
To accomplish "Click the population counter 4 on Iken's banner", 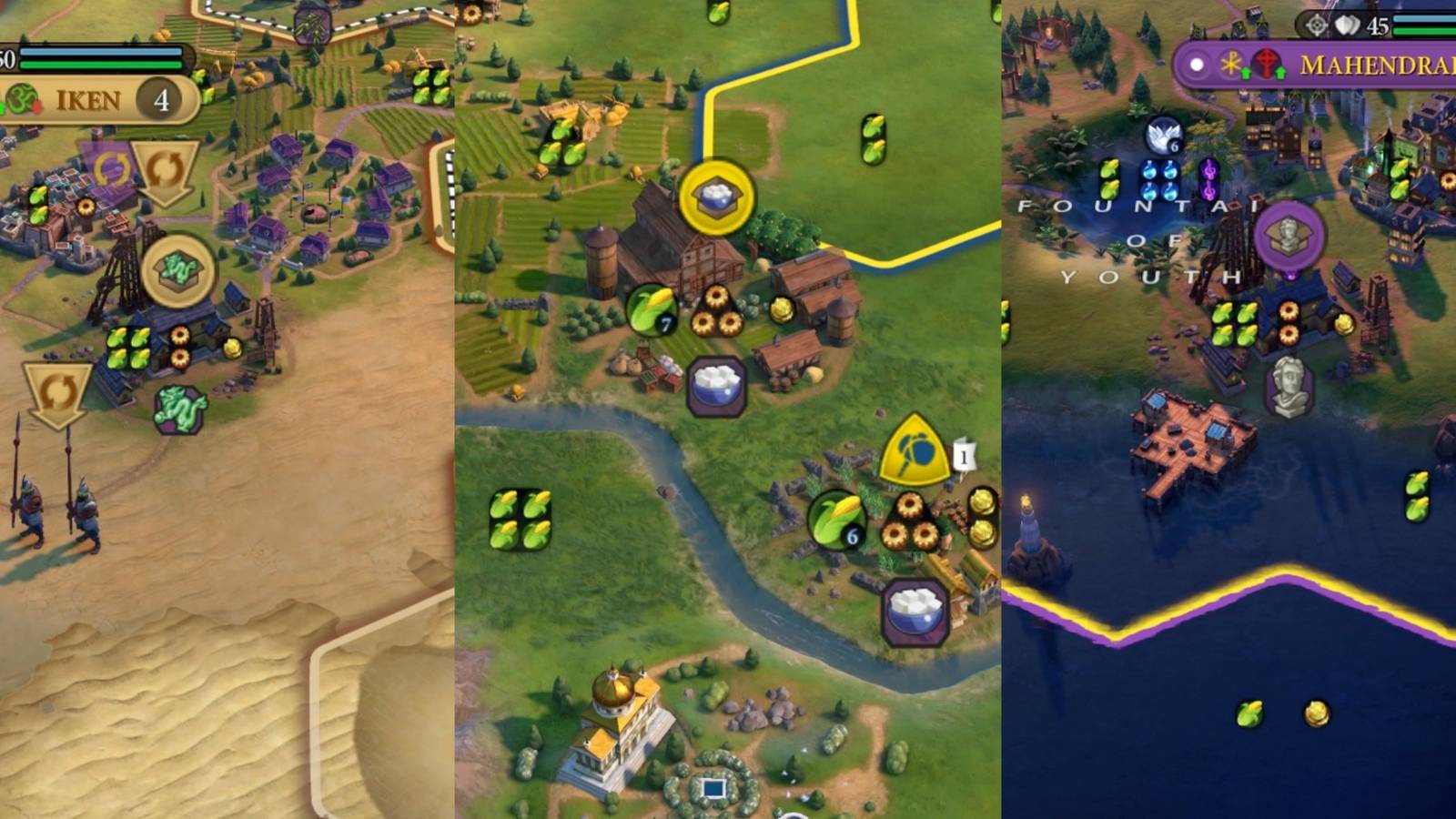I will [x=160, y=97].
